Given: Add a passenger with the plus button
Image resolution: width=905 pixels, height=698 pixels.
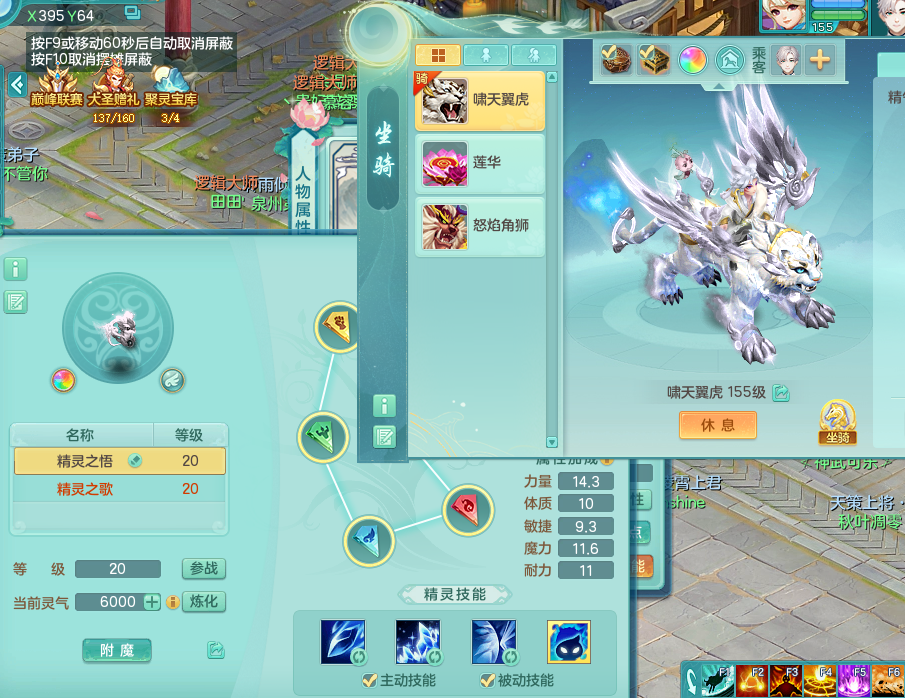Looking at the screenshot, I should (x=819, y=60).
